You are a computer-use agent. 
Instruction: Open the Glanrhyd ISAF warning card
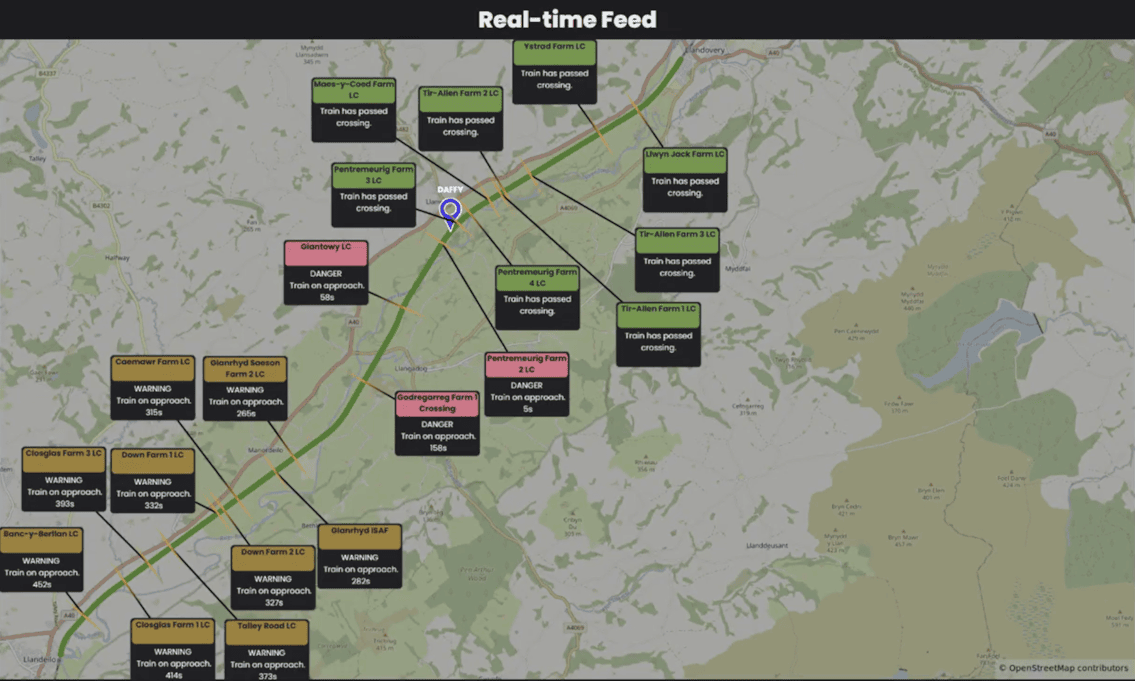360,555
